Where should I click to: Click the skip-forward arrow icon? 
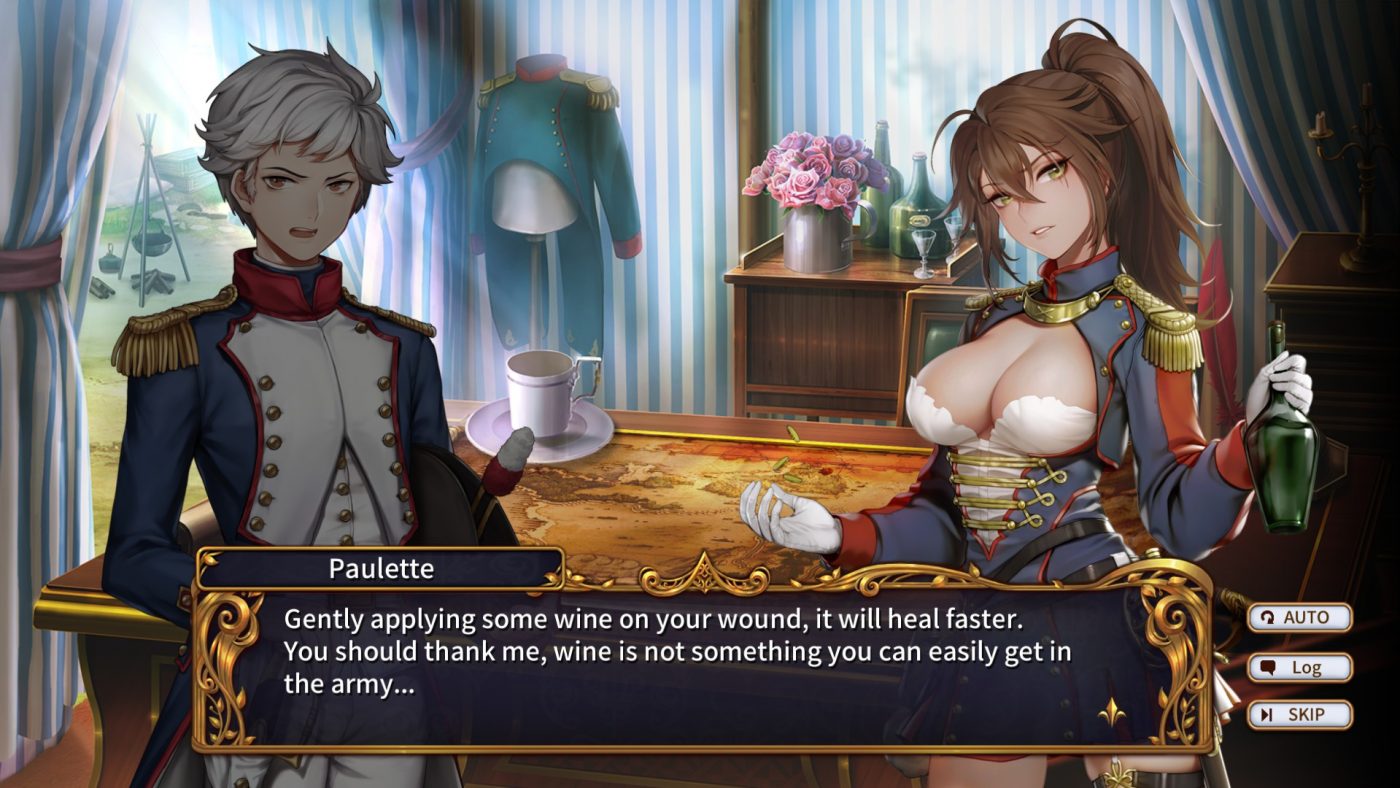[1268, 714]
